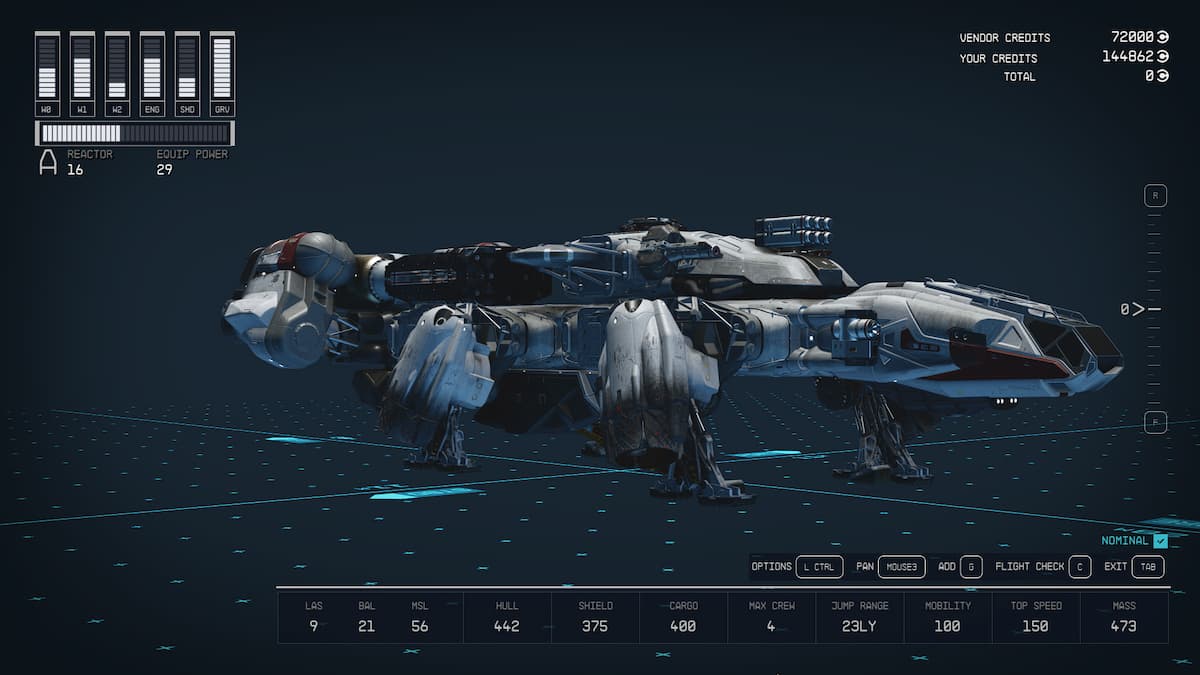Run the Flight Check
1200x675 pixels.
(x=1079, y=567)
